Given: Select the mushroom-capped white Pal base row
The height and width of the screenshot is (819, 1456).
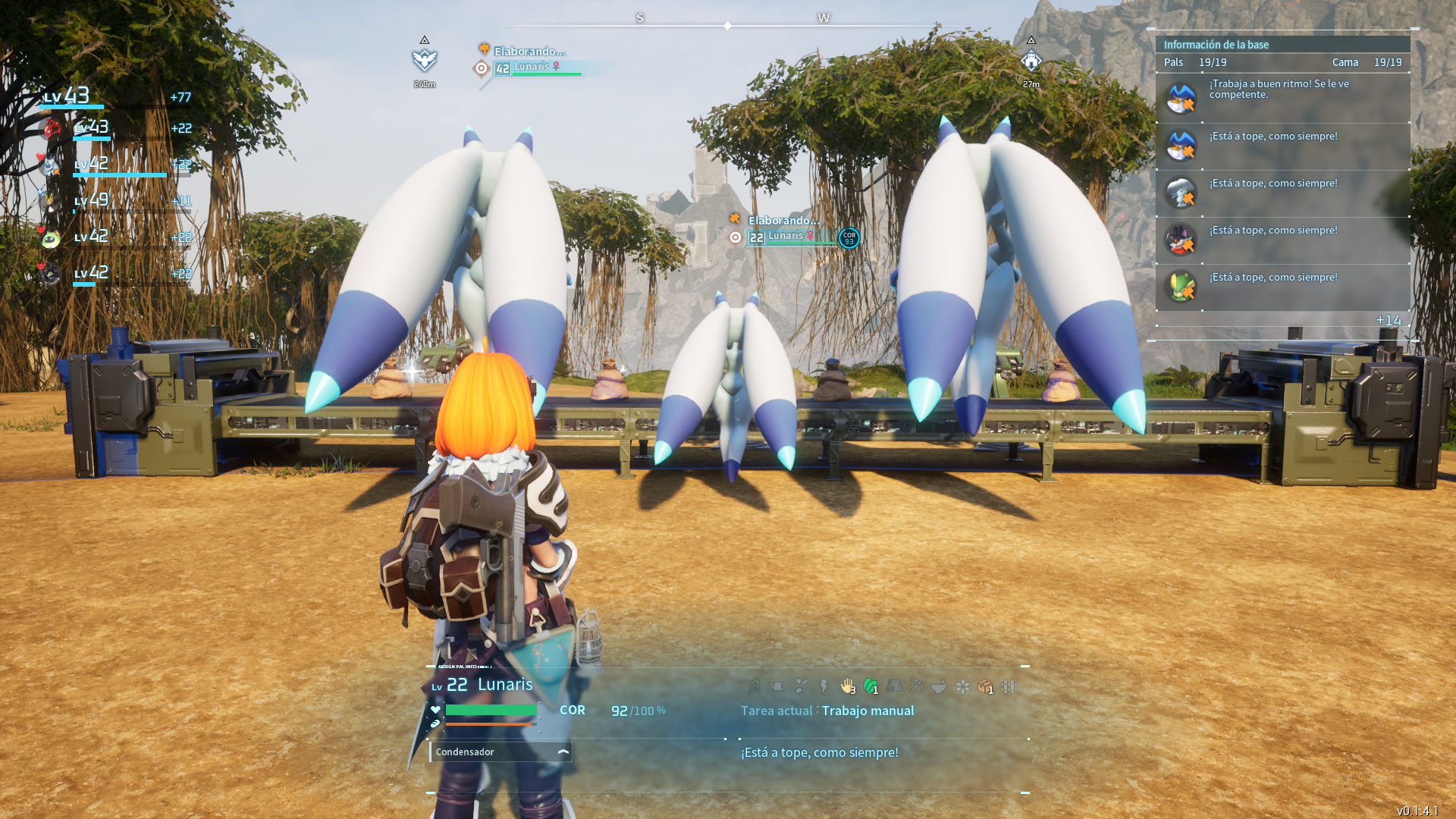Looking at the screenshot, I should click(x=1282, y=193).
